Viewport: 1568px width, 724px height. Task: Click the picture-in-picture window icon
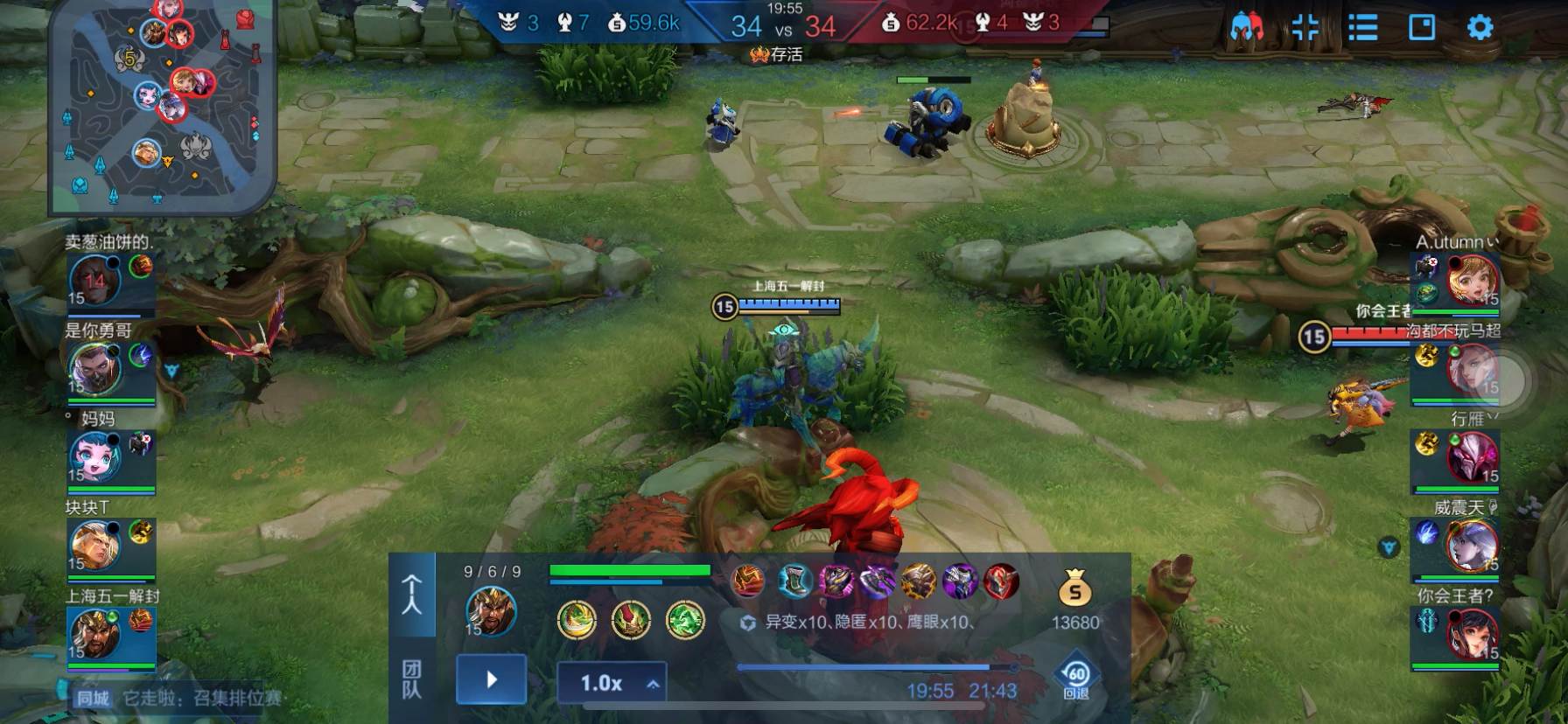click(1421, 28)
